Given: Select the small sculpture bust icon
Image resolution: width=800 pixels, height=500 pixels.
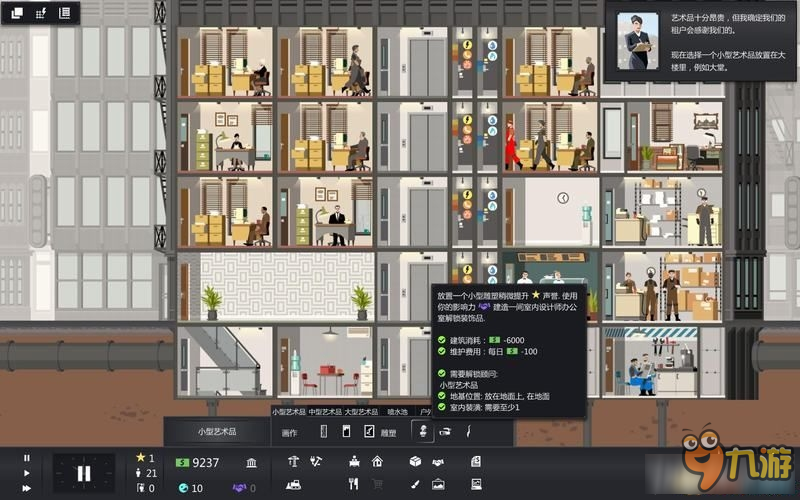Looking at the screenshot, I should (422, 432).
